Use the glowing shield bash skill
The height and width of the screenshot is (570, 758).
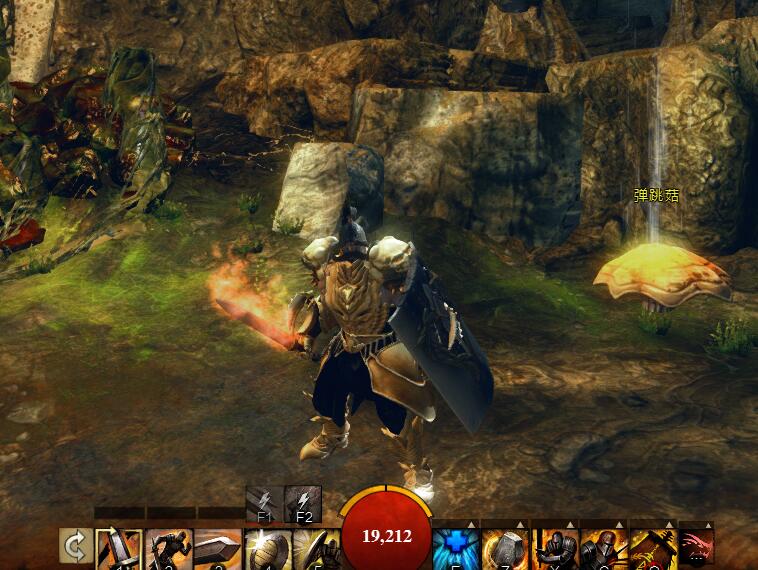click(x=266, y=550)
